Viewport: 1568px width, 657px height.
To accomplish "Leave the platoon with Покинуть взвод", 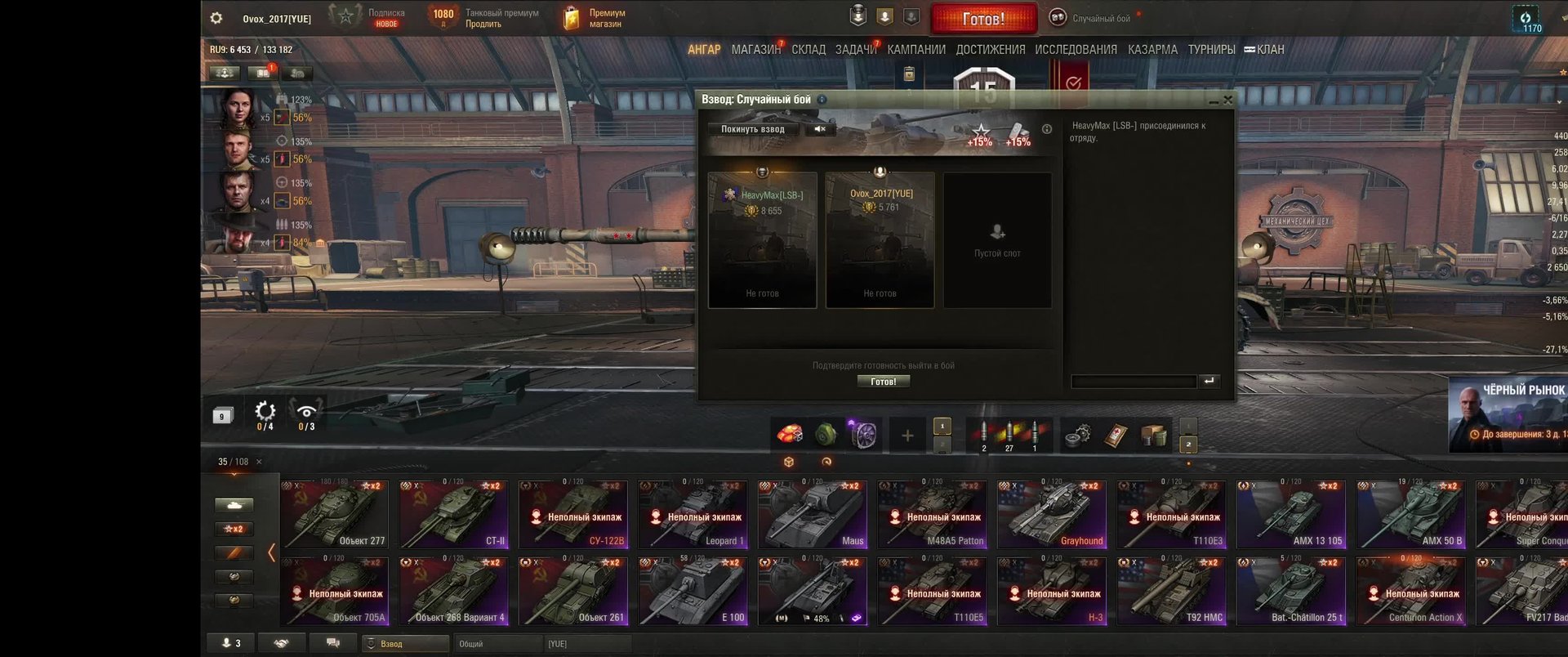I will tap(752, 129).
